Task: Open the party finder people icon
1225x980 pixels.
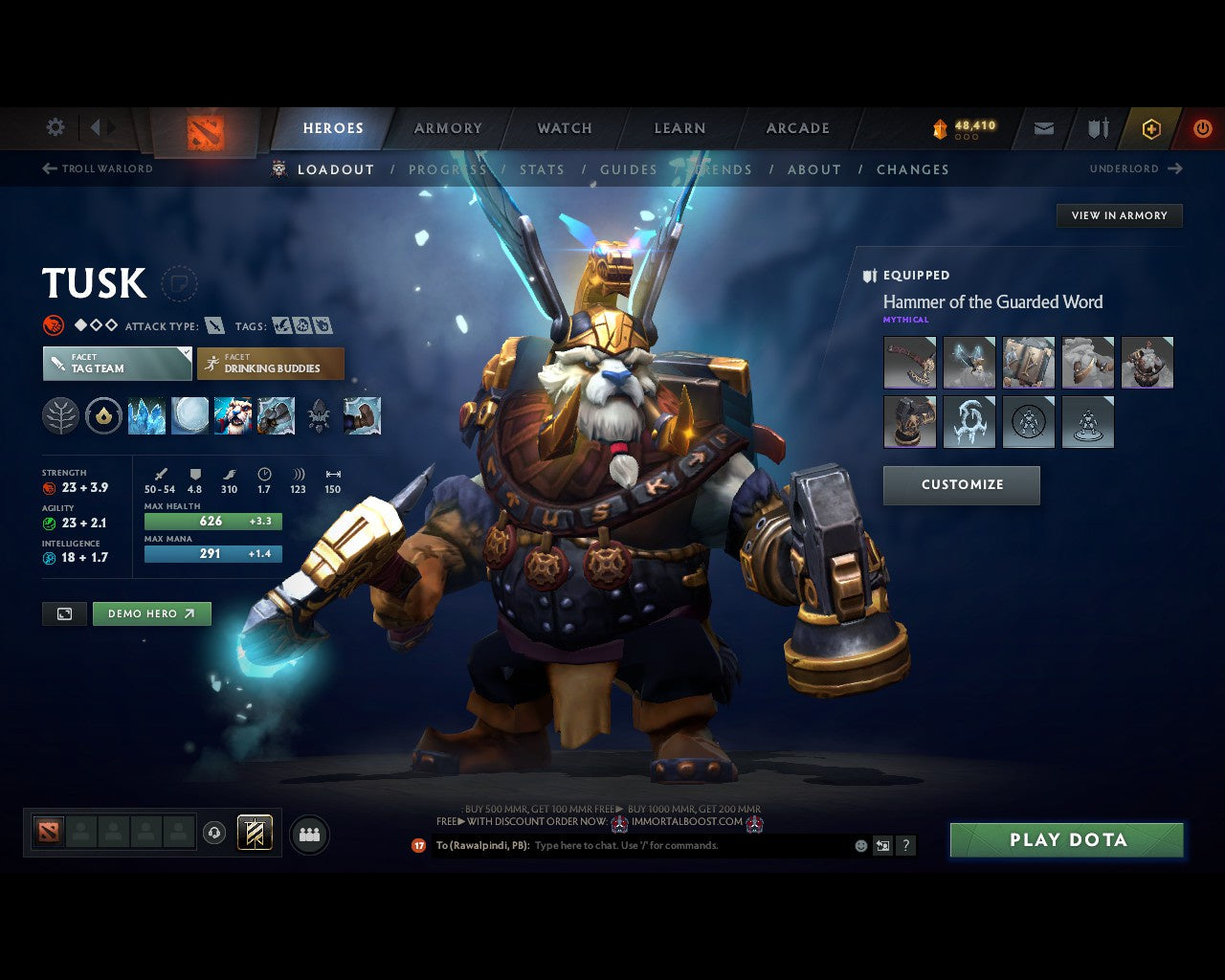Action: click(x=309, y=833)
